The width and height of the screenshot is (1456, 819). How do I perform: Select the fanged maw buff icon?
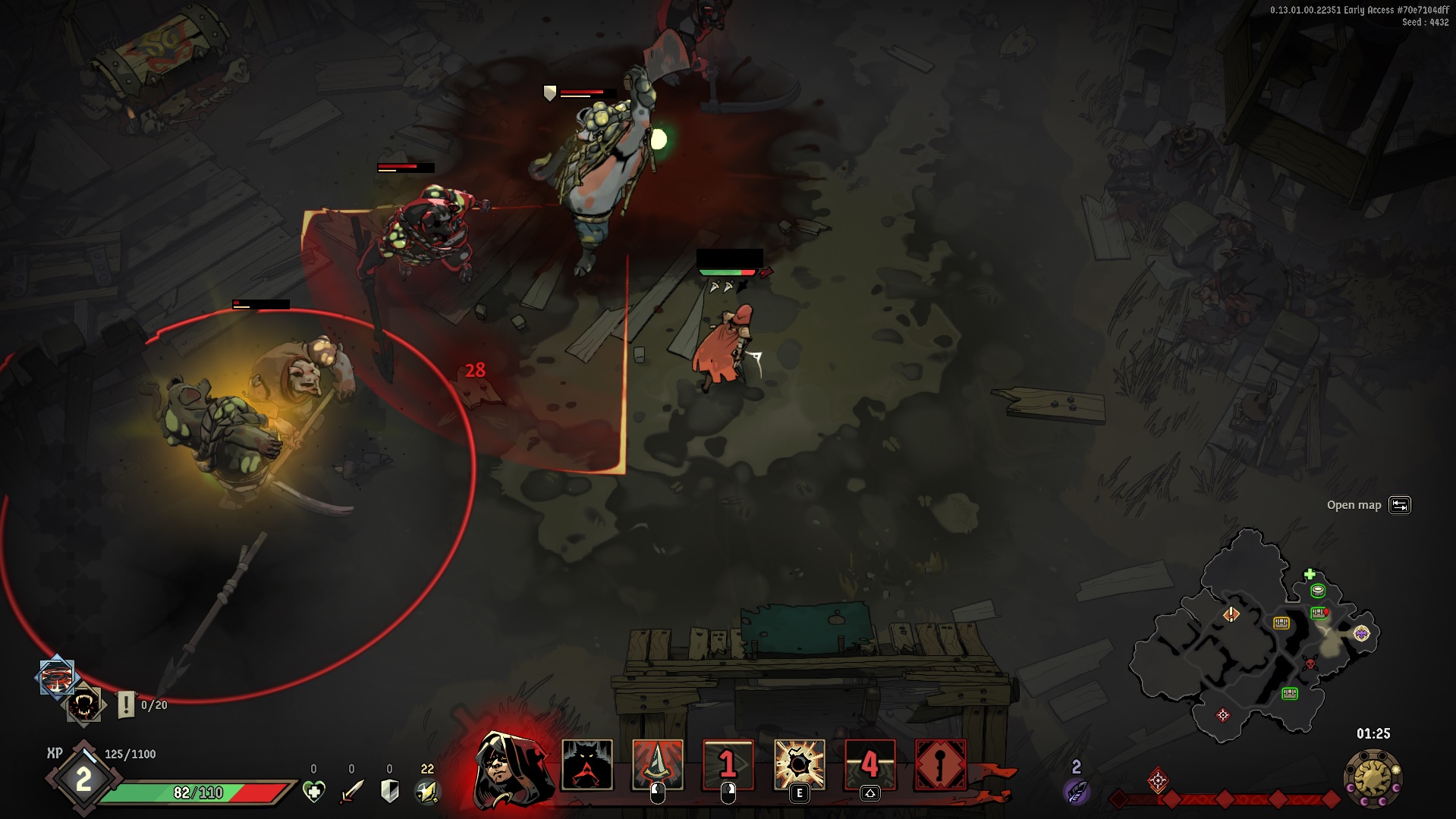tap(83, 705)
